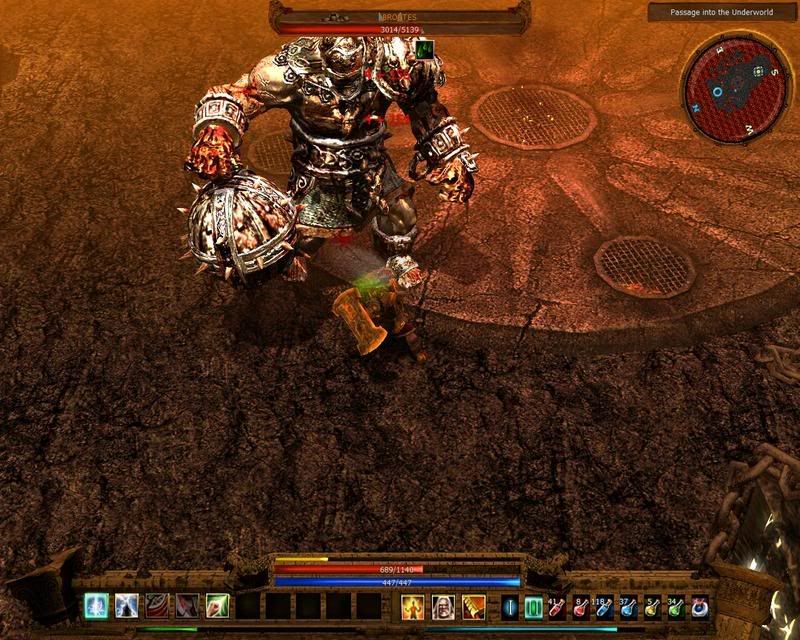
Task: Drink the red potion with count 41
Action: coord(557,606)
